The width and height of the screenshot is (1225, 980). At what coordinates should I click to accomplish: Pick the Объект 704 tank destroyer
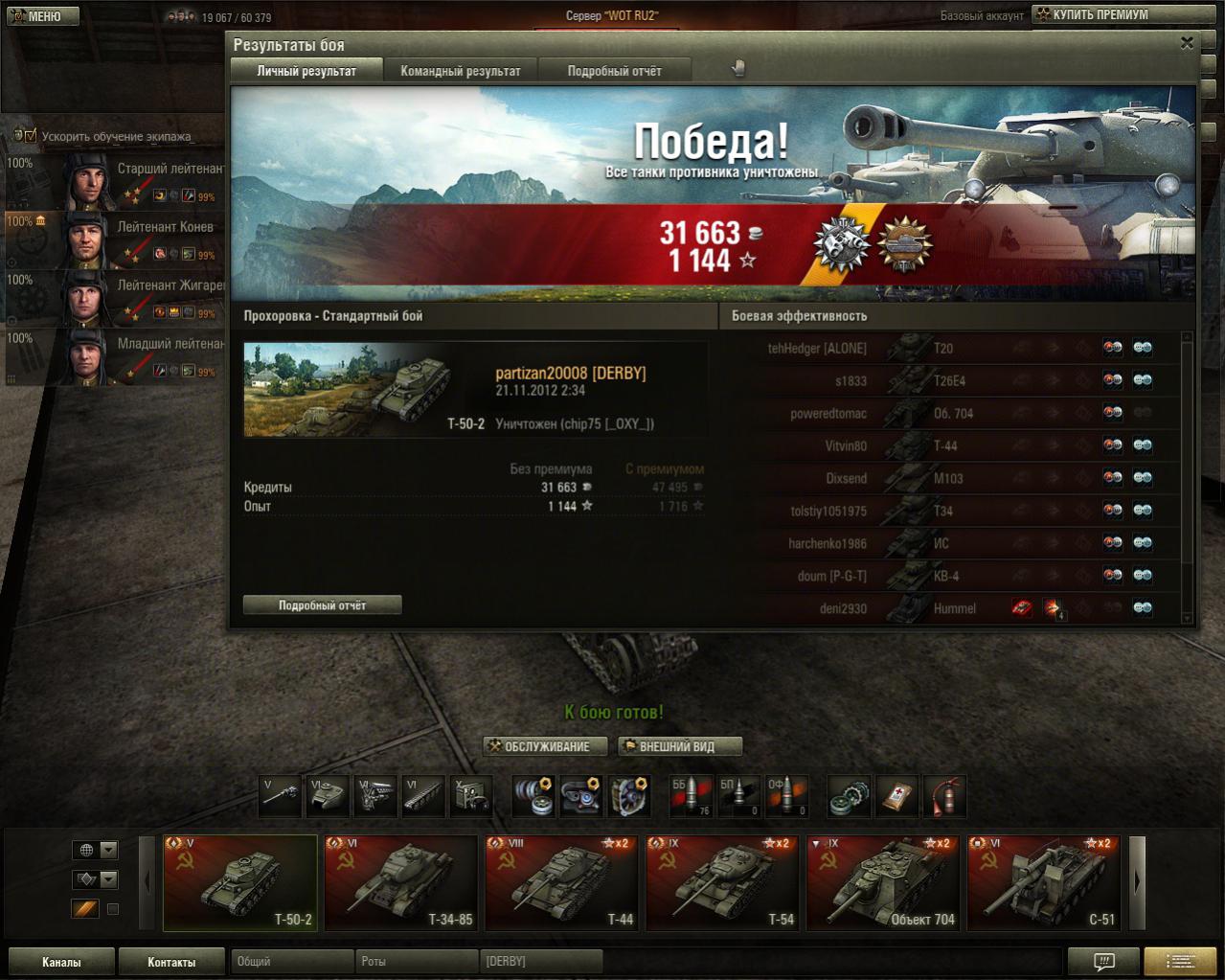pyautogui.click(x=884, y=883)
